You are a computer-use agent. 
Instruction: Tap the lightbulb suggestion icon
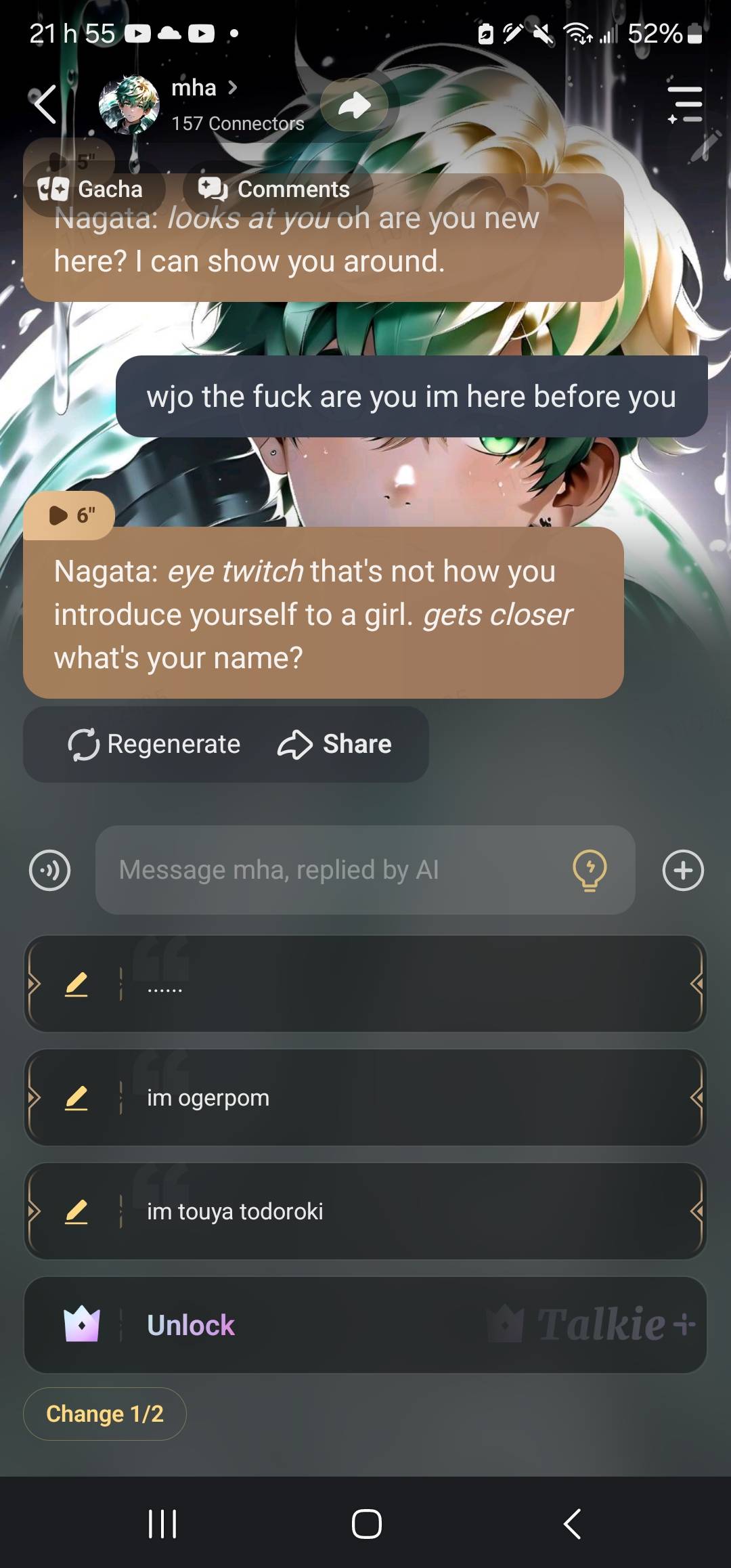(x=590, y=870)
